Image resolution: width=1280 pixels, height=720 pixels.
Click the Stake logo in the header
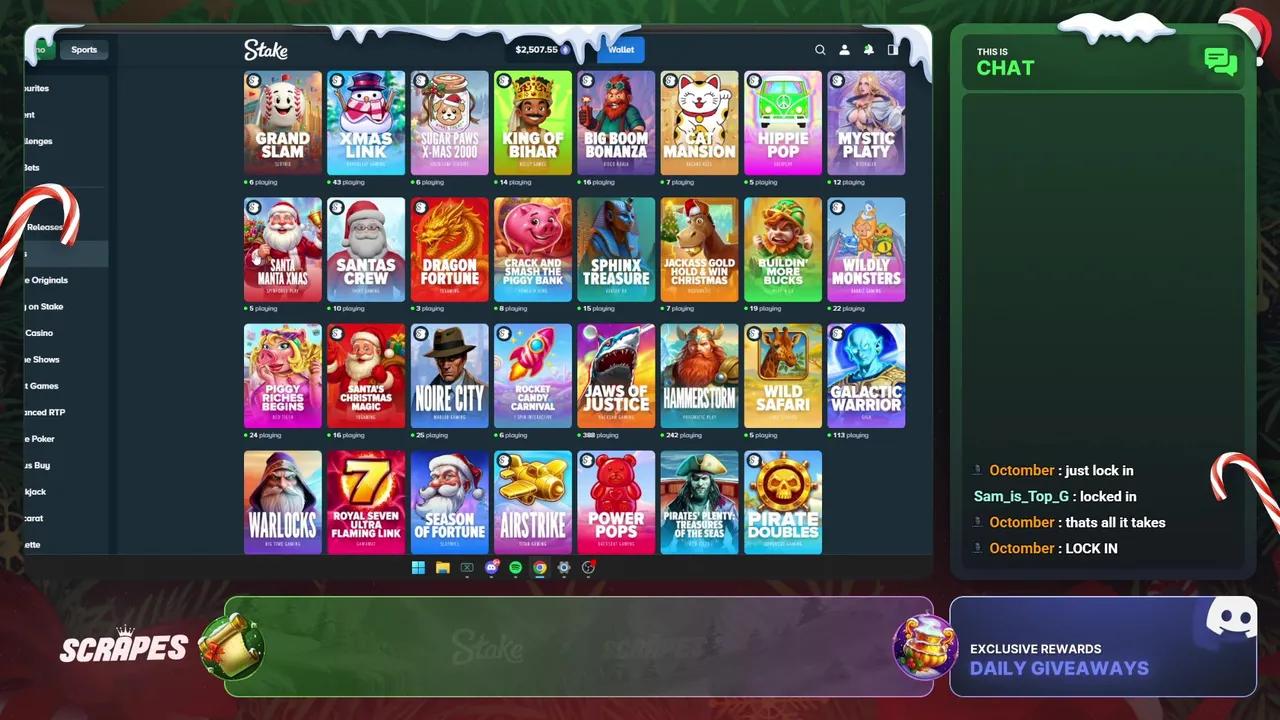(266, 50)
